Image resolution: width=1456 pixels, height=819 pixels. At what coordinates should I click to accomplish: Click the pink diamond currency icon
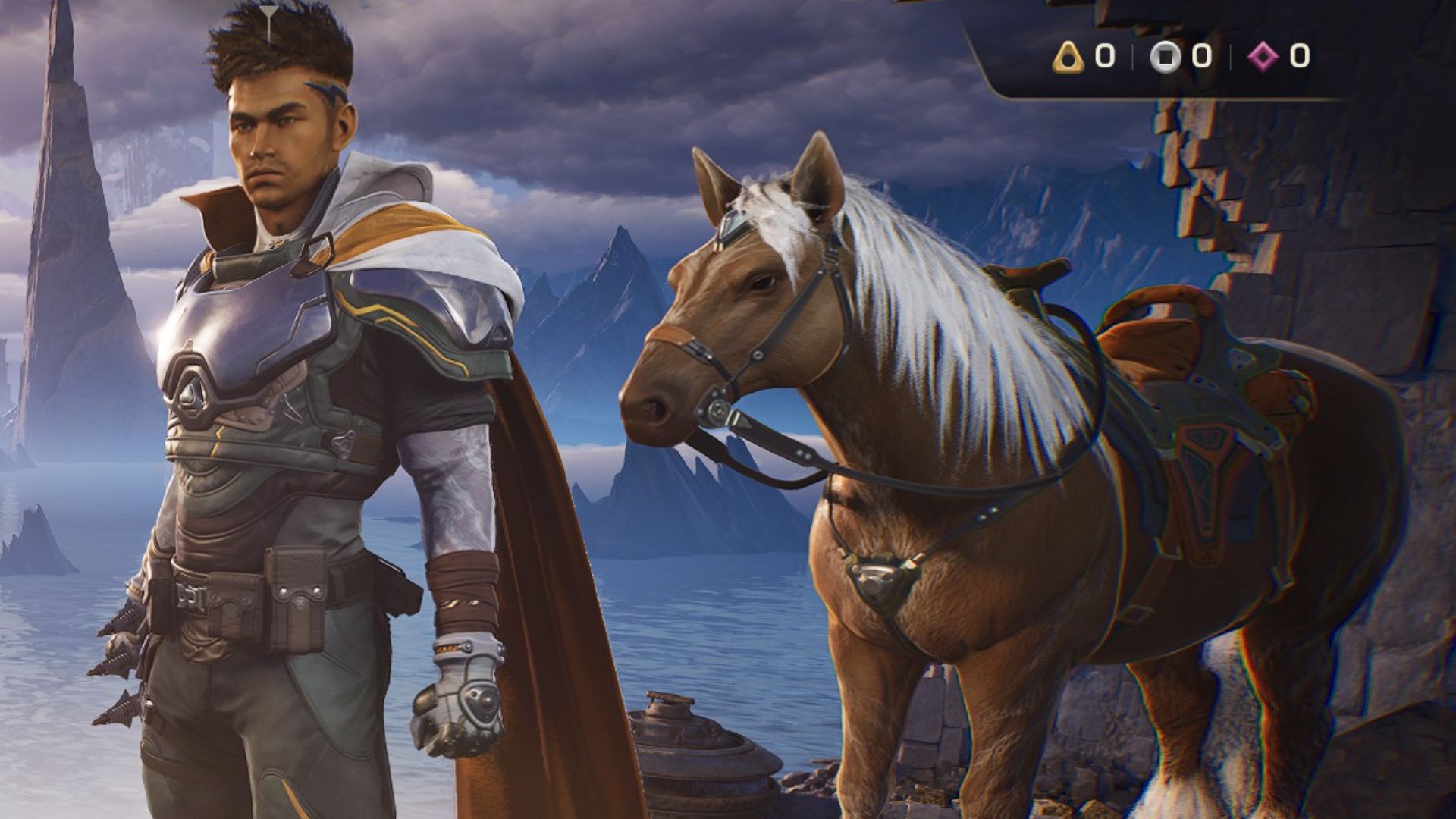click(1263, 56)
